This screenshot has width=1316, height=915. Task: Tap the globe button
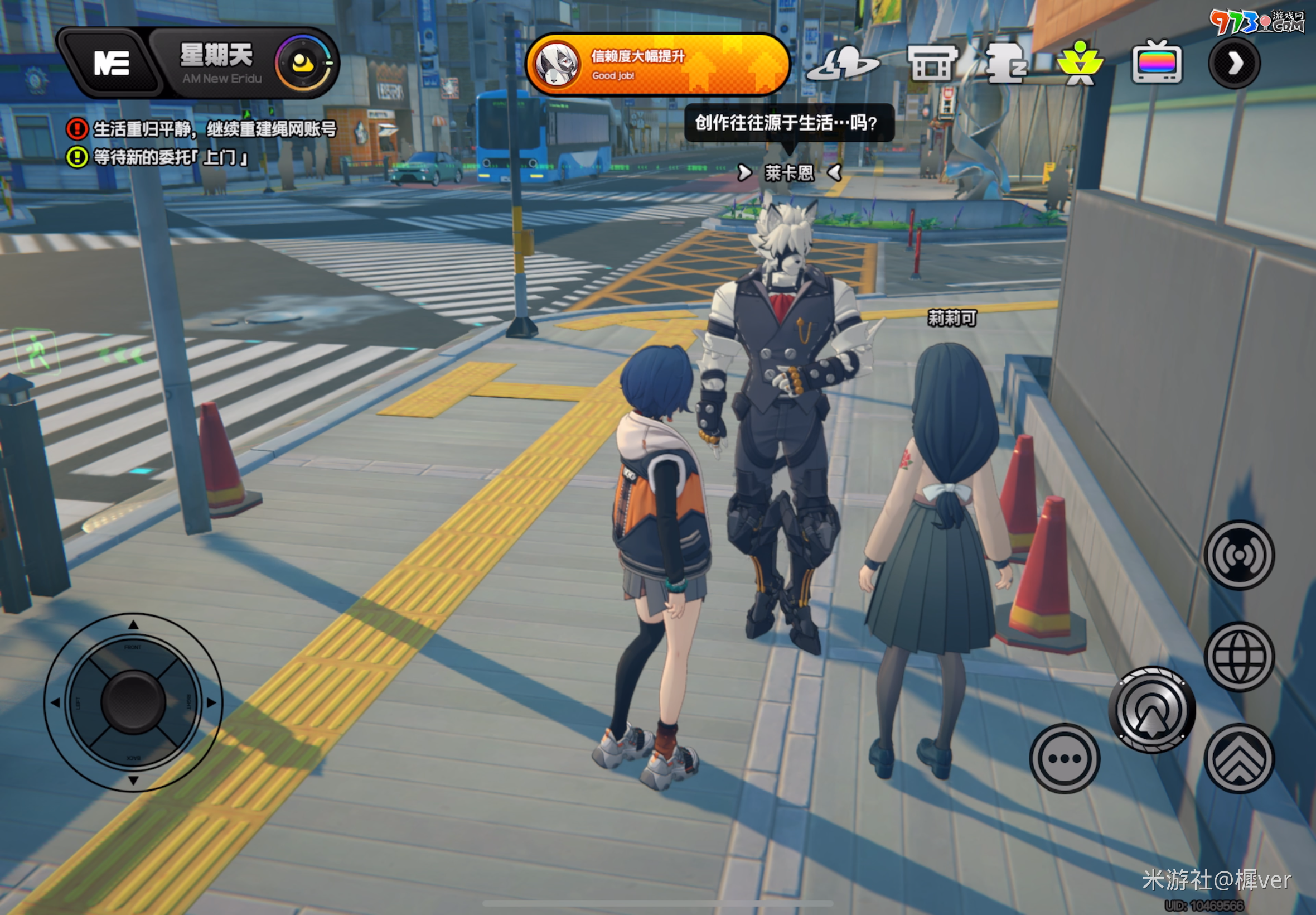[x=1238, y=657]
